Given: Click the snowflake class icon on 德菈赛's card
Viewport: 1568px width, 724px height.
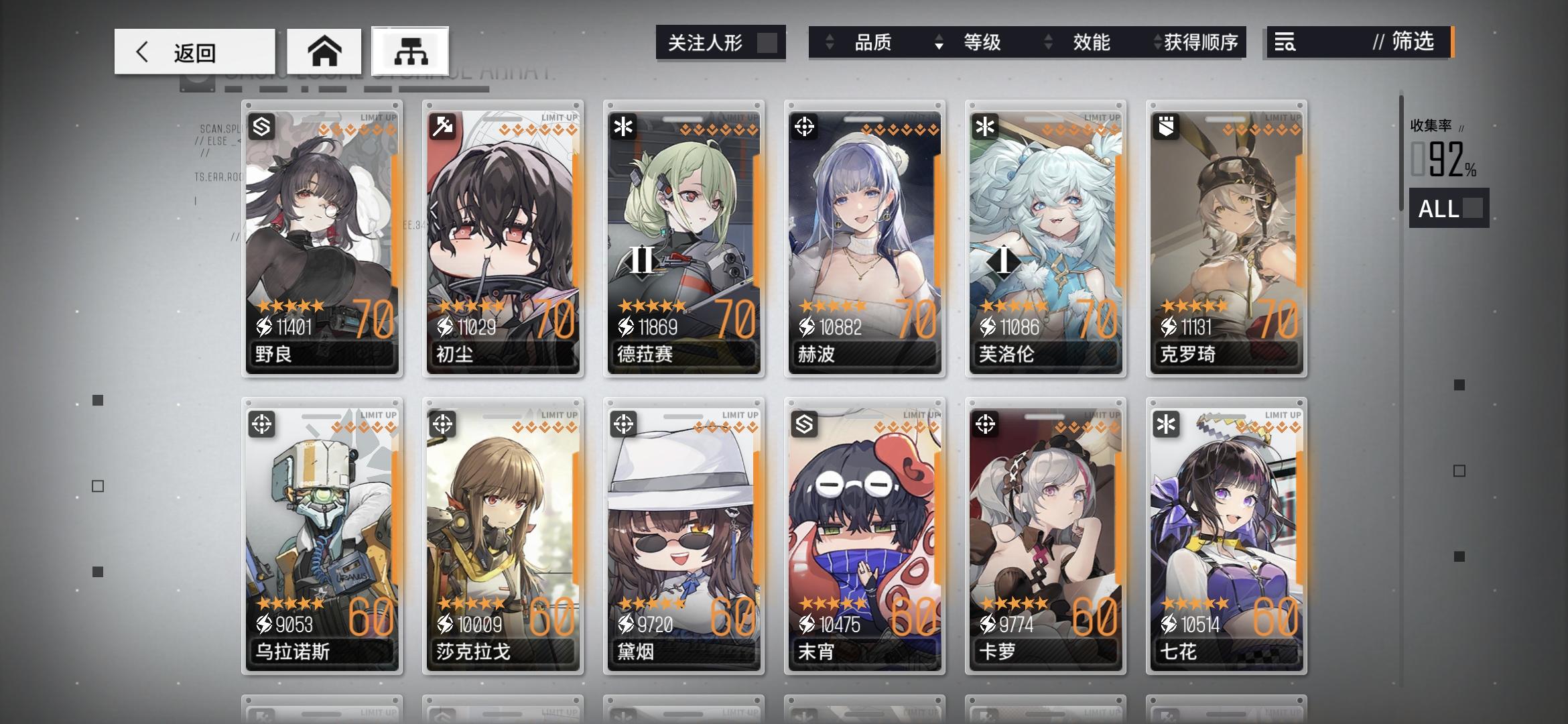Looking at the screenshot, I should [623, 125].
